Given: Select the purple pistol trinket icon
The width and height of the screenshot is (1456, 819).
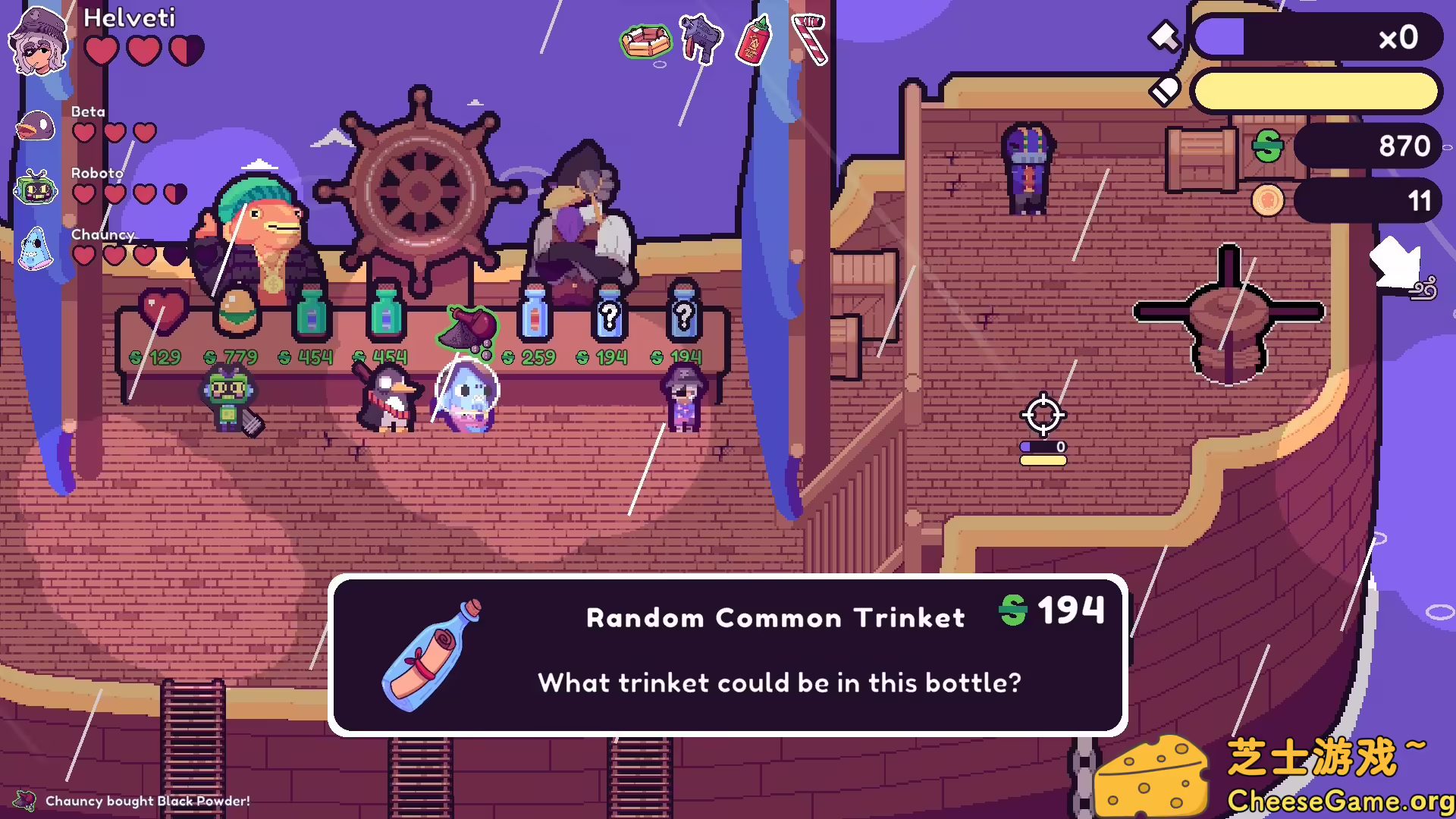Looking at the screenshot, I should pos(700,38).
